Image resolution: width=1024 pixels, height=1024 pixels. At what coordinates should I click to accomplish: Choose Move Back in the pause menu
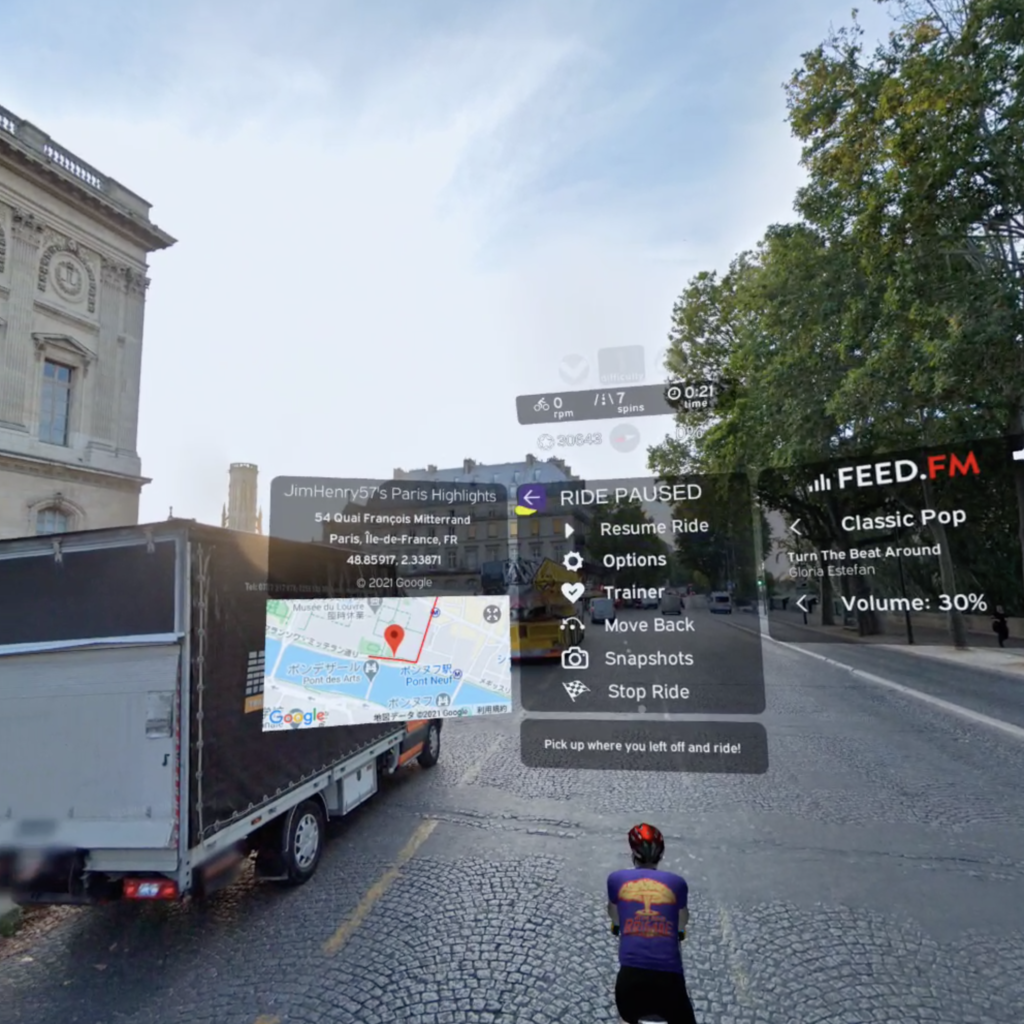[648, 625]
